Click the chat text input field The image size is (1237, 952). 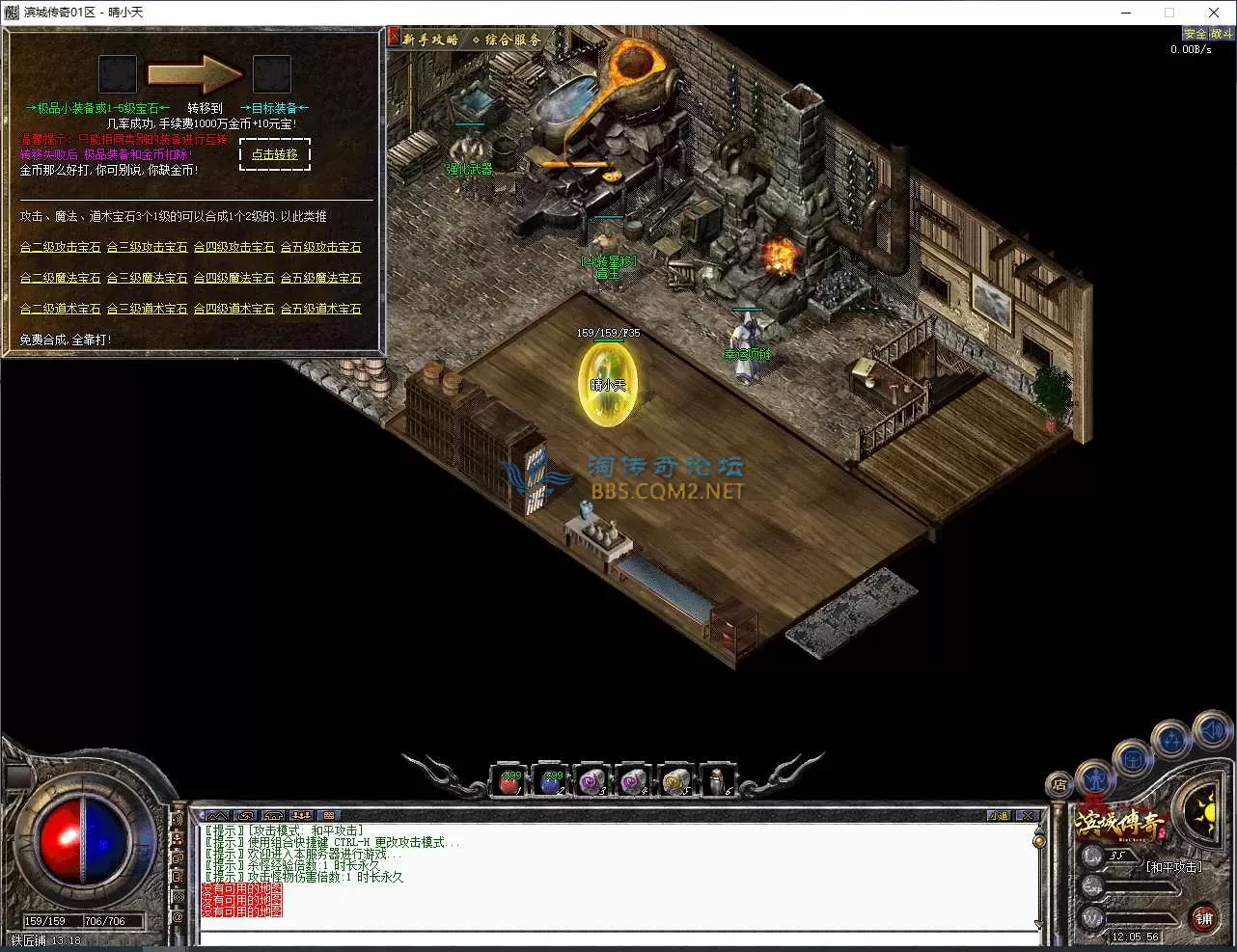618,938
